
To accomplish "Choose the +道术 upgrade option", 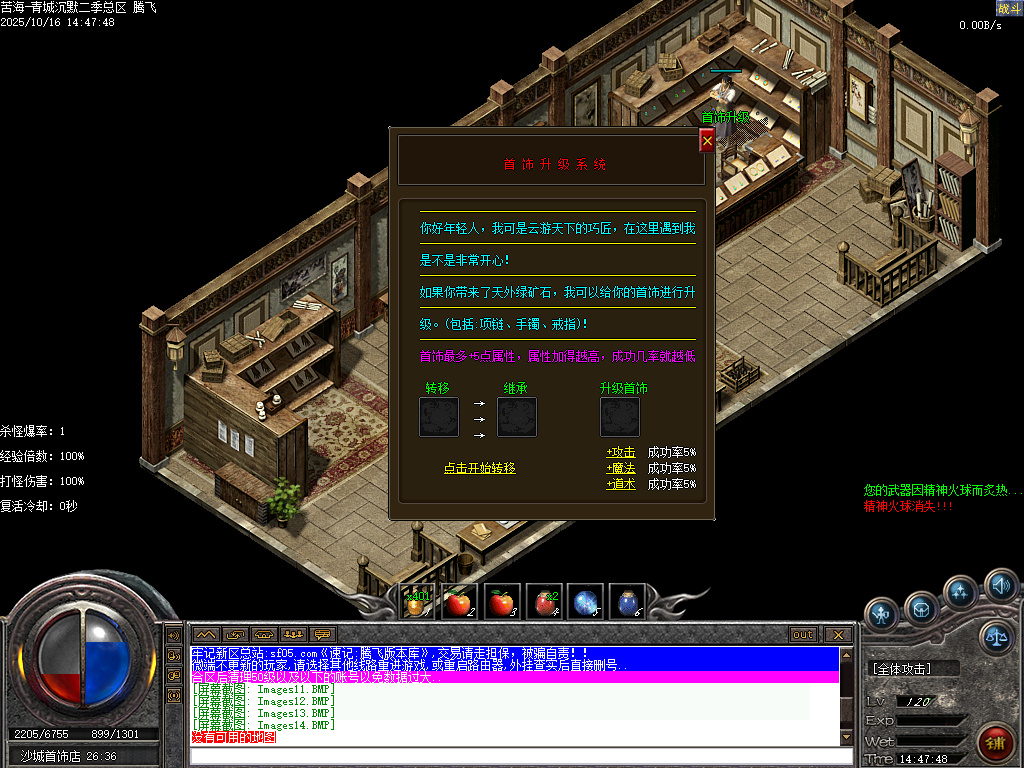I will pyautogui.click(x=621, y=484).
